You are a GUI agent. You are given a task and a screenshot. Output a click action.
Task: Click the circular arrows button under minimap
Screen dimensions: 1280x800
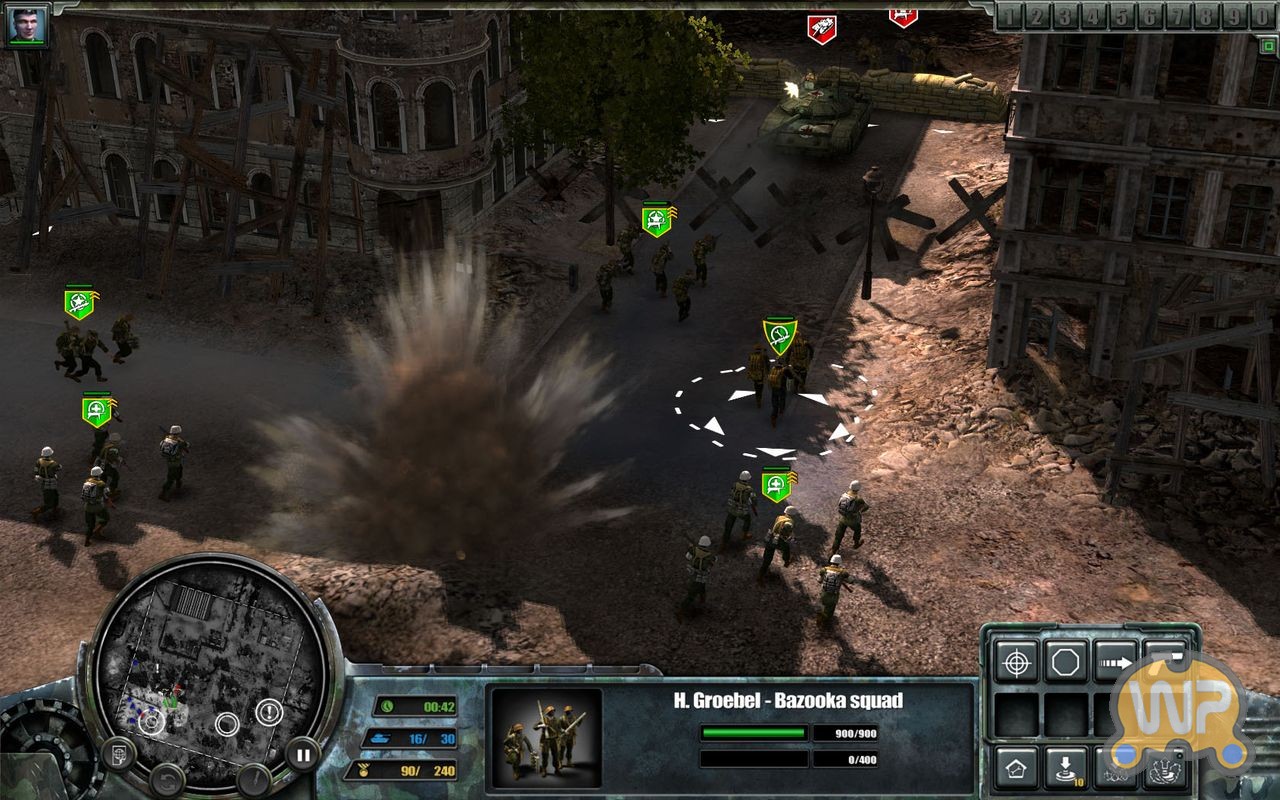[x=167, y=778]
